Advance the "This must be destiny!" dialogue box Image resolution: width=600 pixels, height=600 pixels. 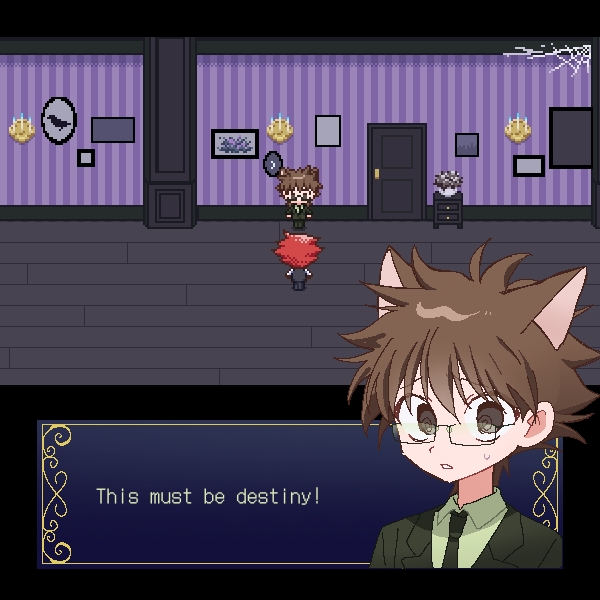(x=210, y=495)
